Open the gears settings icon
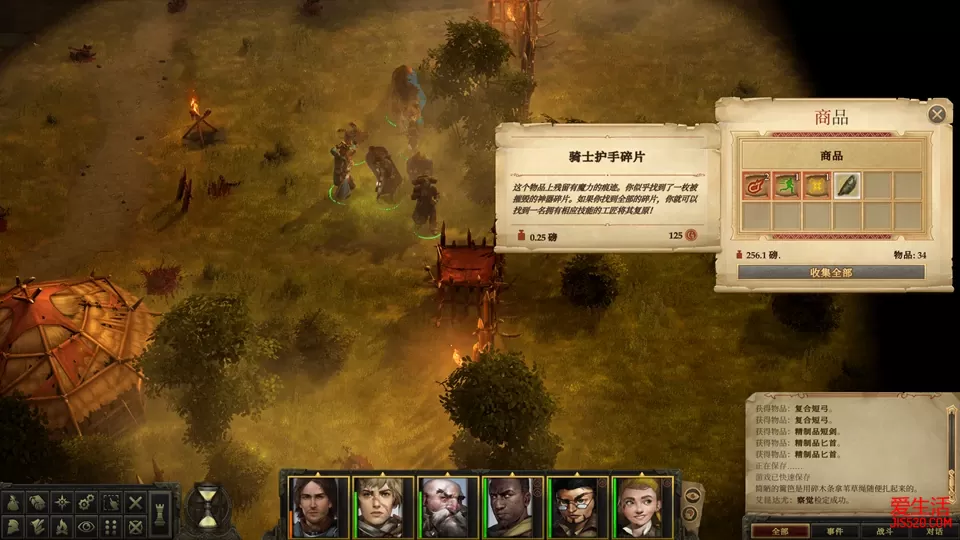The height and width of the screenshot is (540, 960). coord(87,501)
